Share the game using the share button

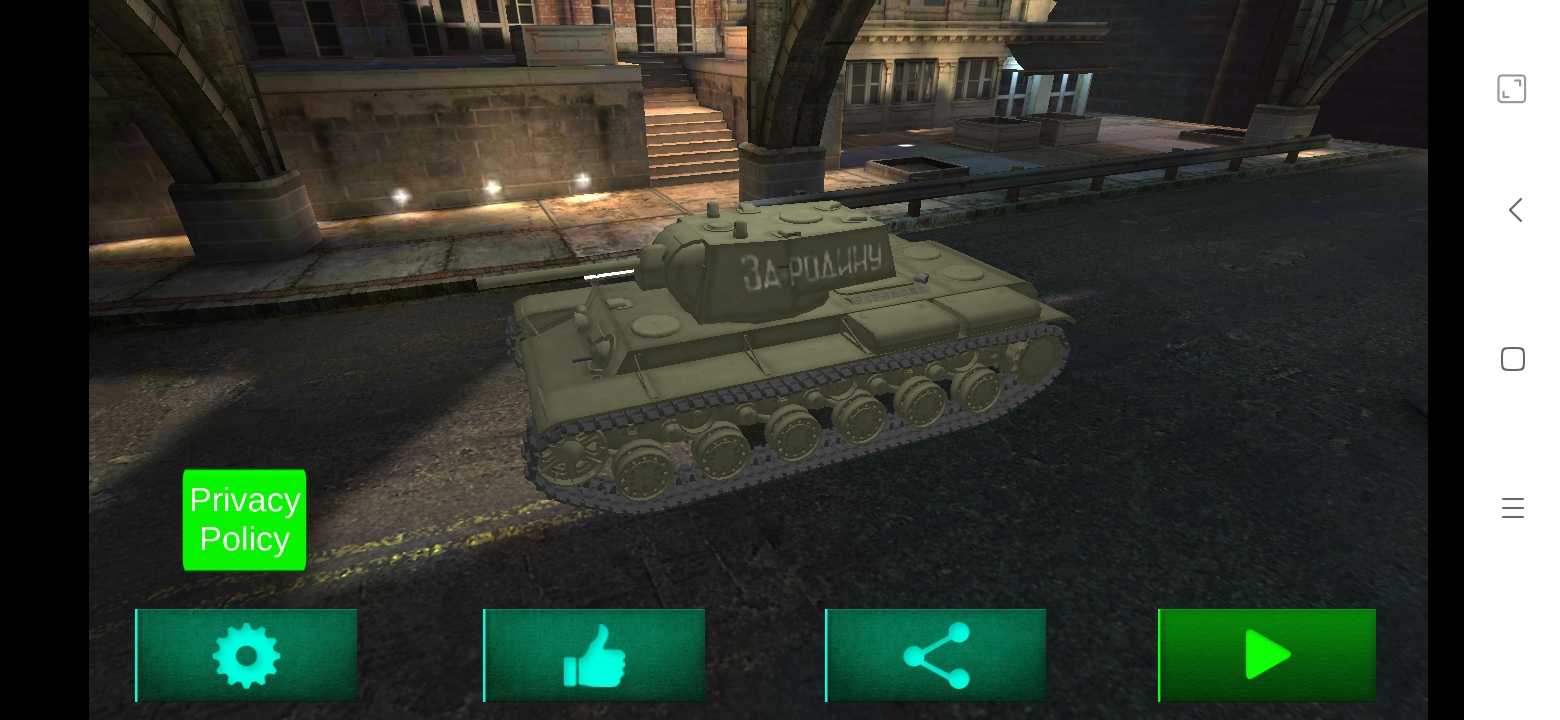click(x=936, y=655)
